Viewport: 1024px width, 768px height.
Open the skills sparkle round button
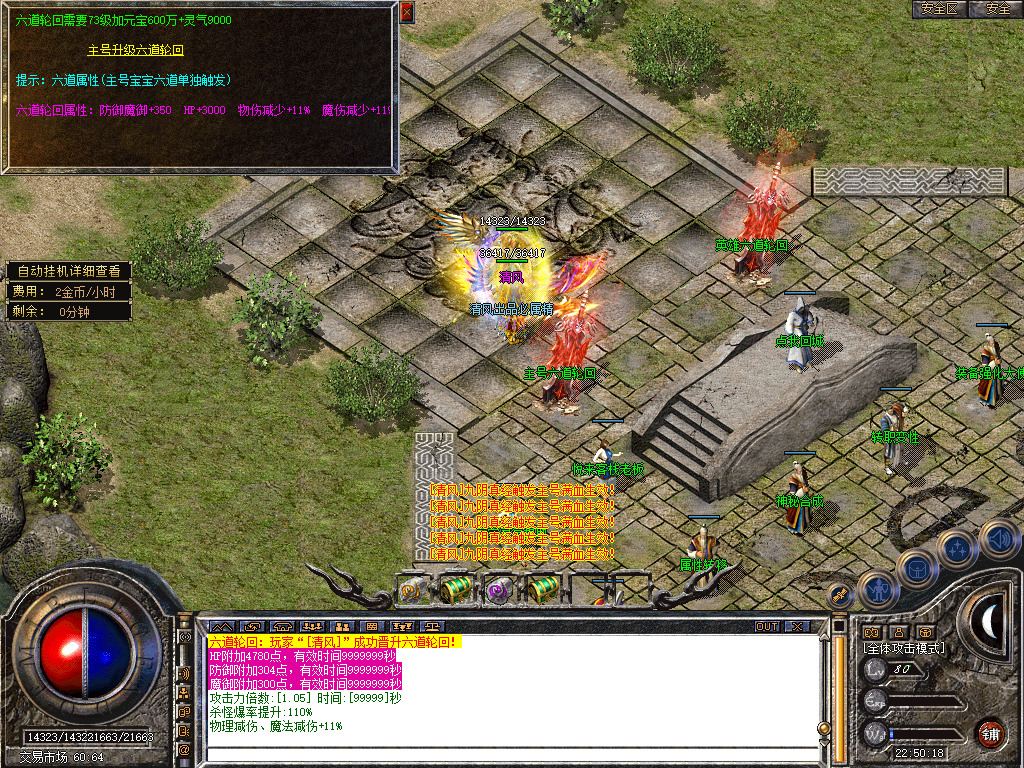(x=957, y=548)
